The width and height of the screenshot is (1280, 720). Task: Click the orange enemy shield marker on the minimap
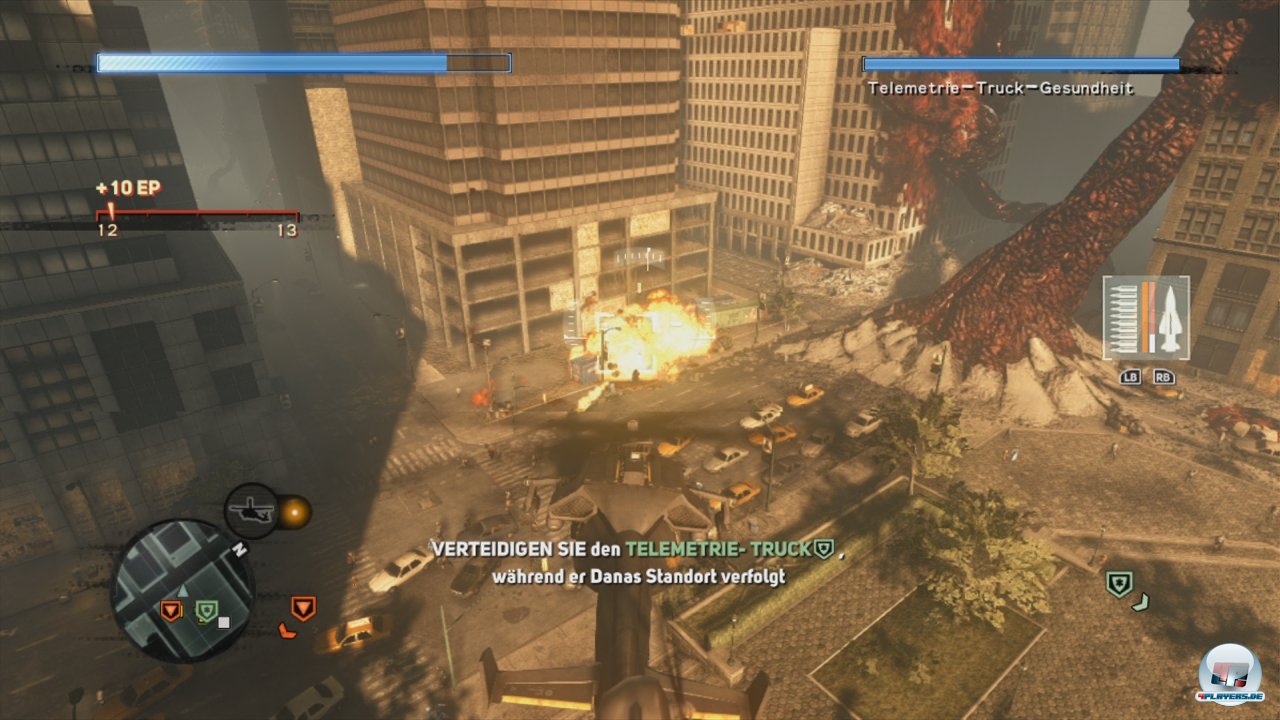pyautogui.click(x=171, y=609)
